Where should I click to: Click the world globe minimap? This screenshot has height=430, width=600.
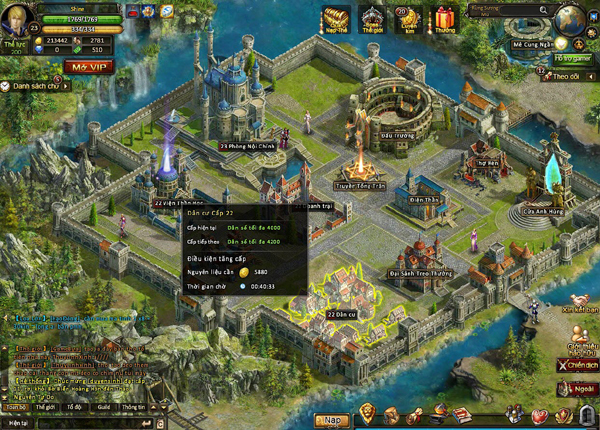pyautogui.click(x=573, y=22)
